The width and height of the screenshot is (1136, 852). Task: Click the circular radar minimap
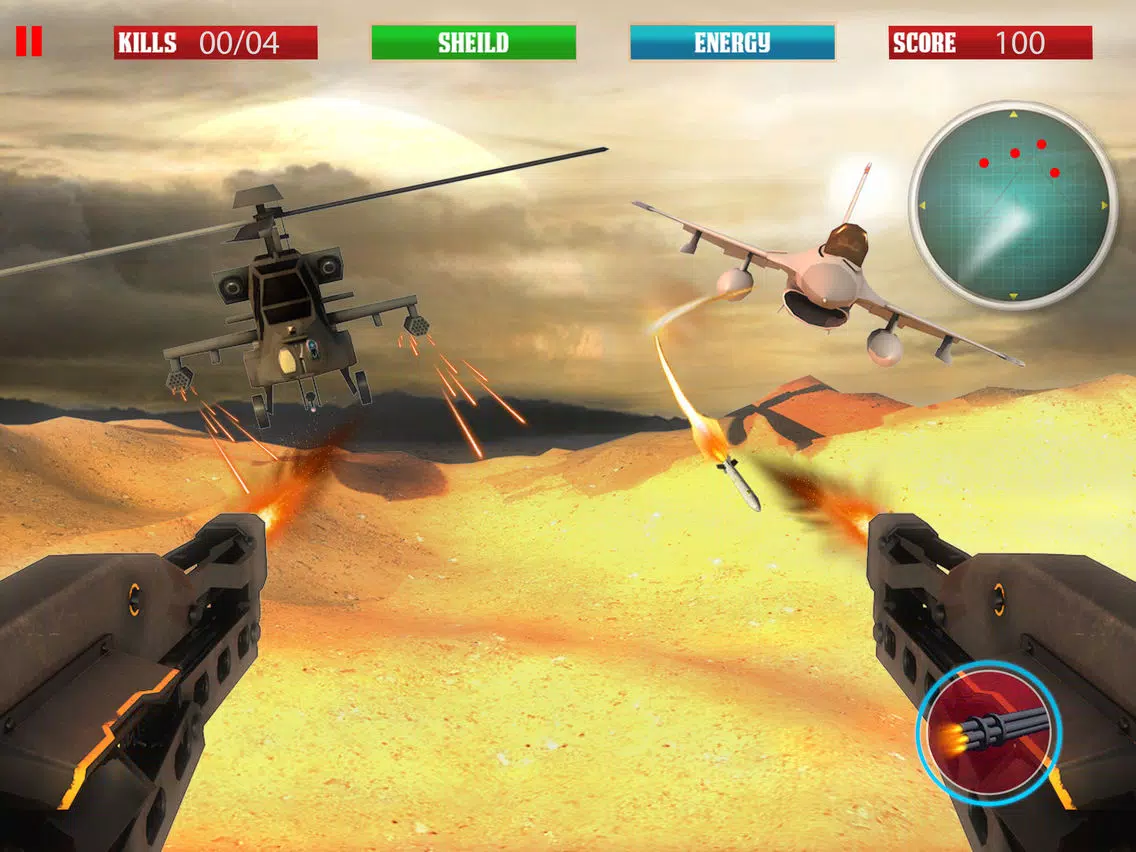pyautogui.click(x=1012, y=205)
